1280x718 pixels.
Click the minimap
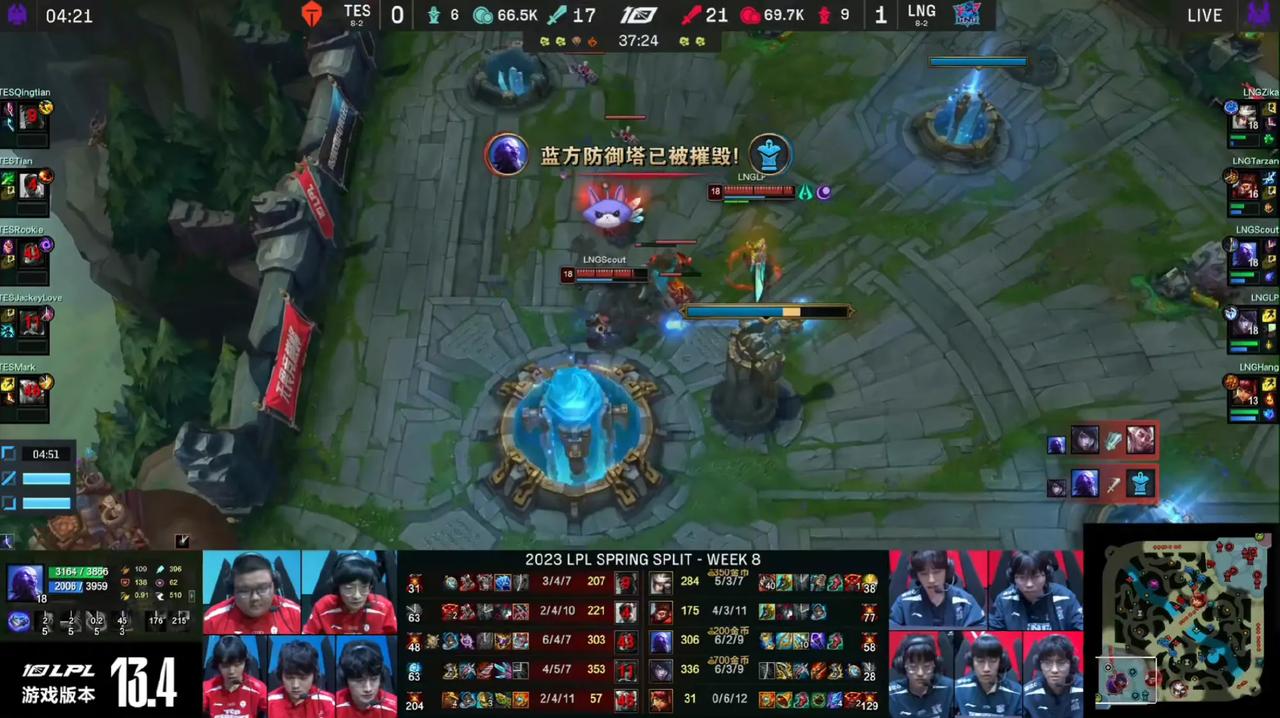tap(1180, 622)
